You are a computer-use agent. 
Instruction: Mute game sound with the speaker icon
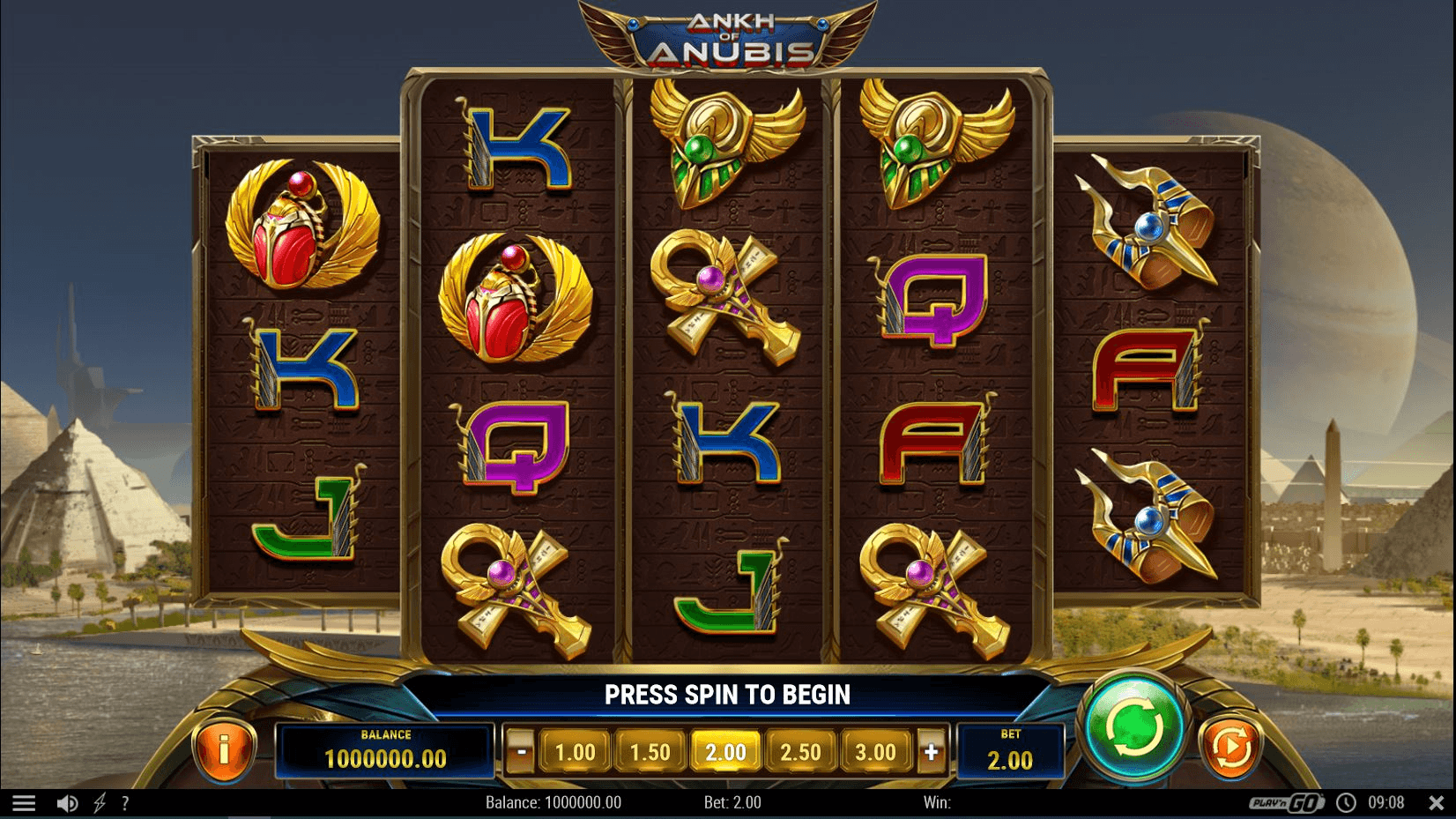66,802
